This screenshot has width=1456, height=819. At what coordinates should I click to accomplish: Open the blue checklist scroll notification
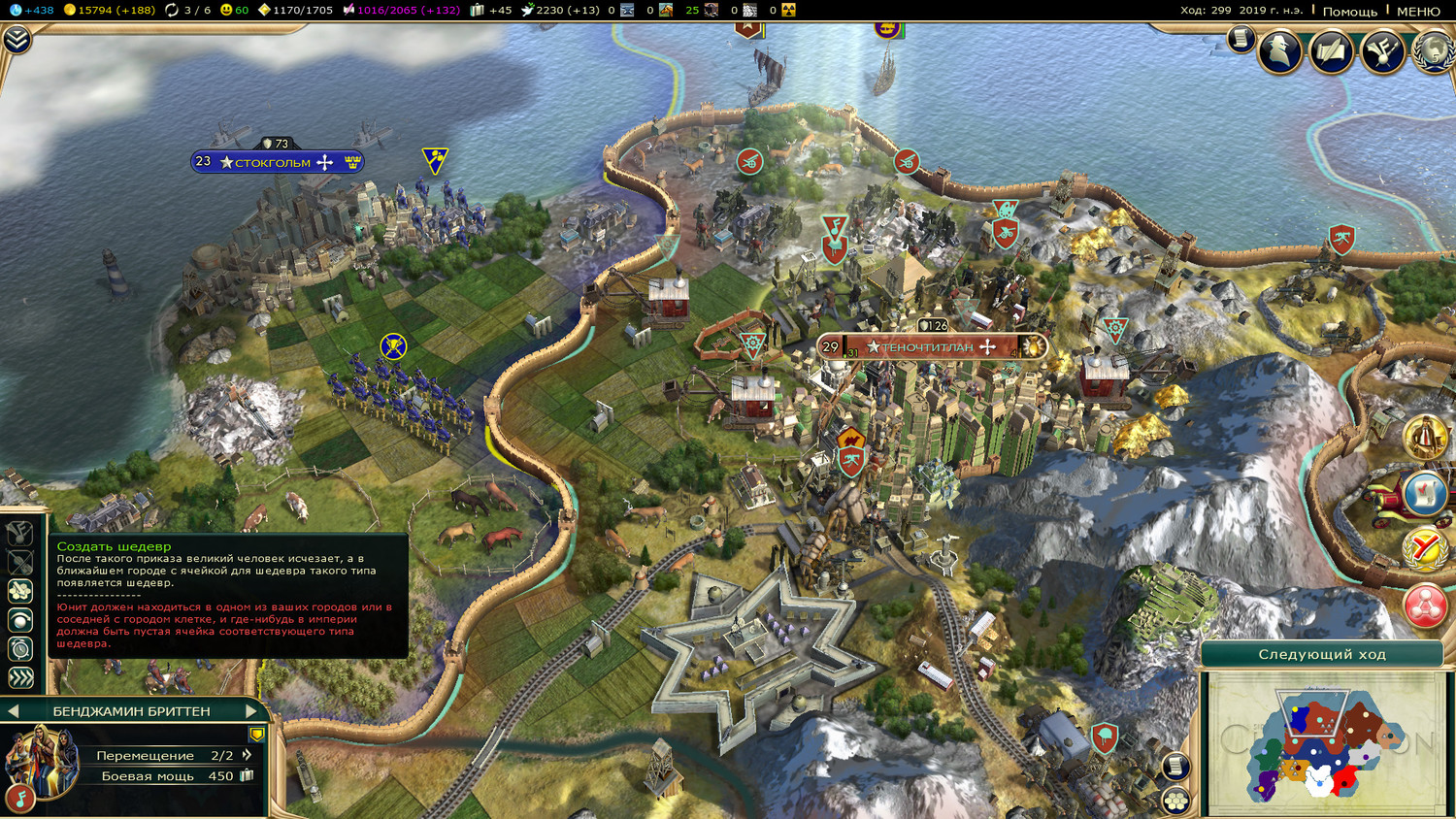pos(1424,494)
